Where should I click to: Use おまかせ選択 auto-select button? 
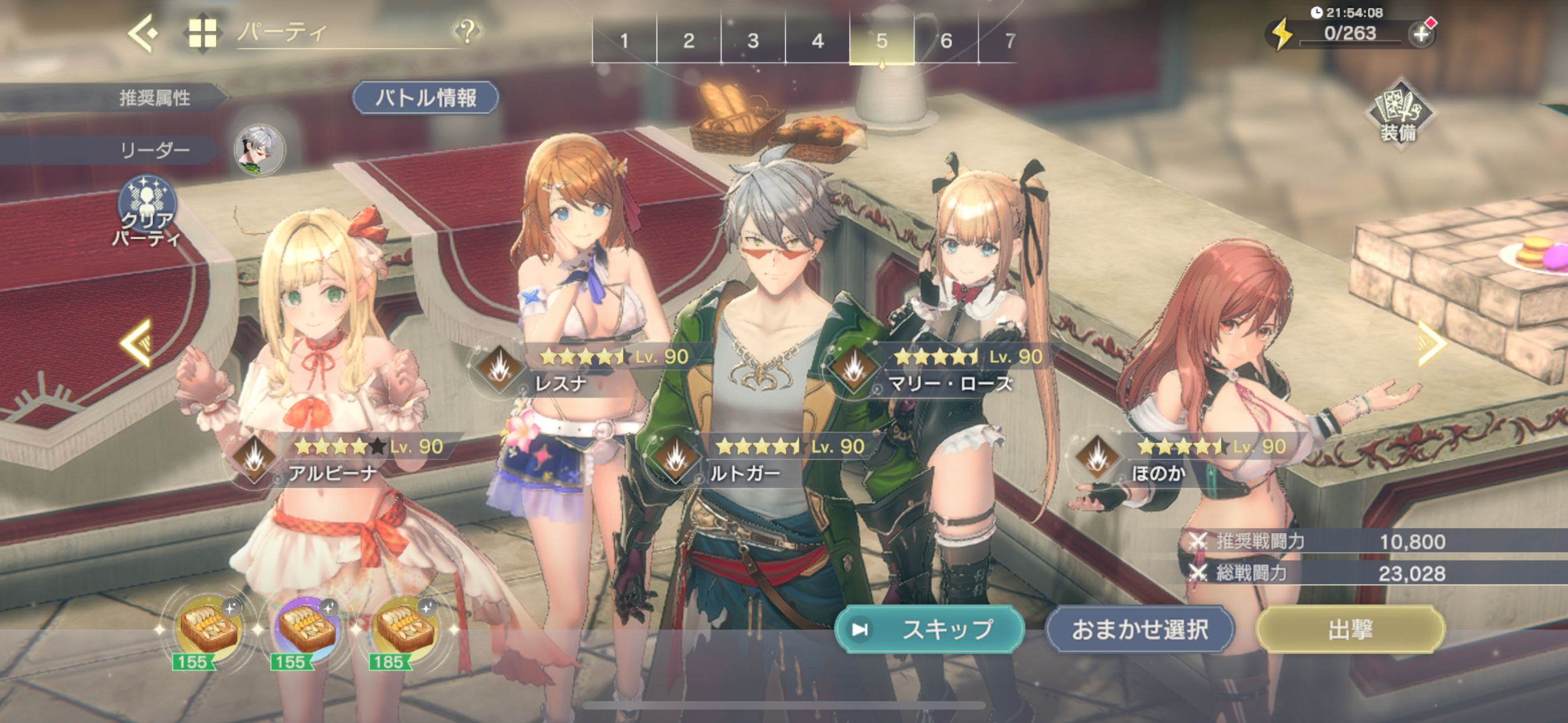(x=1140, y=629)
